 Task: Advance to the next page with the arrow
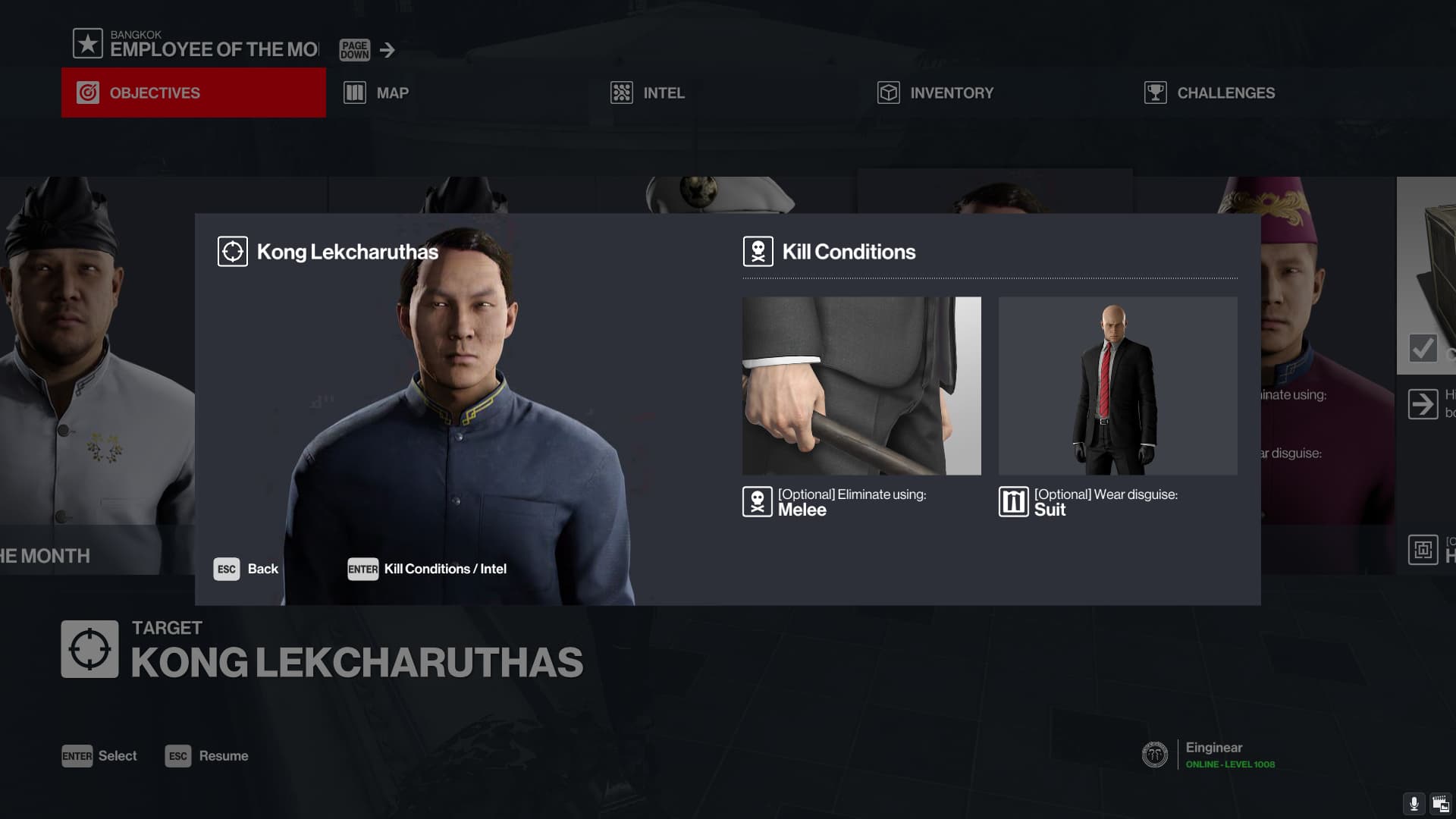click(x=388, y=50)
